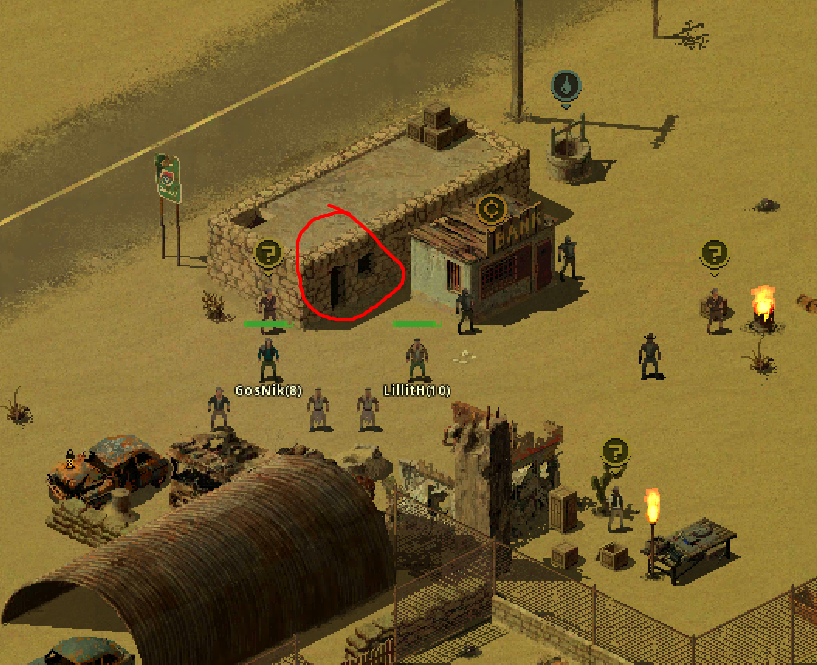Select the question marker near the ruined wall
This screenshot has width=817, height=665.
(x=615, y=451)
